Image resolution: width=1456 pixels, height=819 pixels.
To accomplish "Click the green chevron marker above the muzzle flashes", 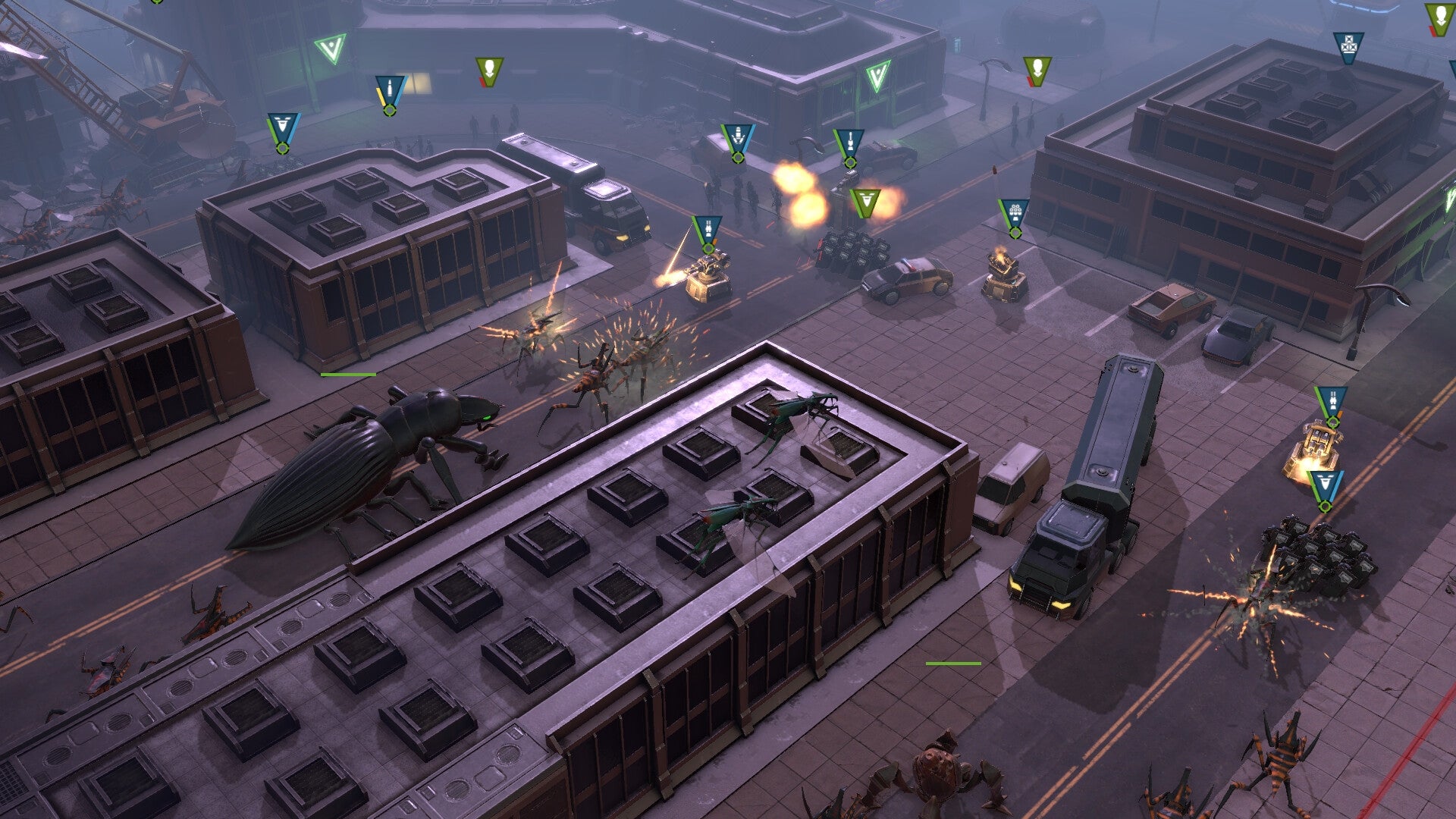I will 864,202.
